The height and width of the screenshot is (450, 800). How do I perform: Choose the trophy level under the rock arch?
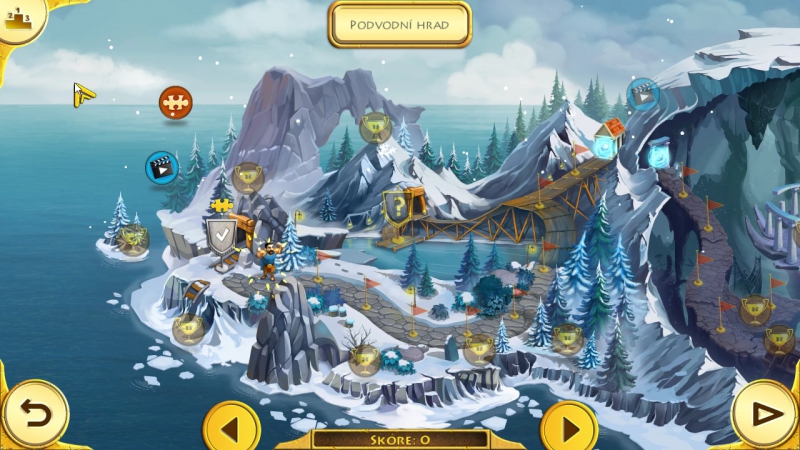click(375, 126)
